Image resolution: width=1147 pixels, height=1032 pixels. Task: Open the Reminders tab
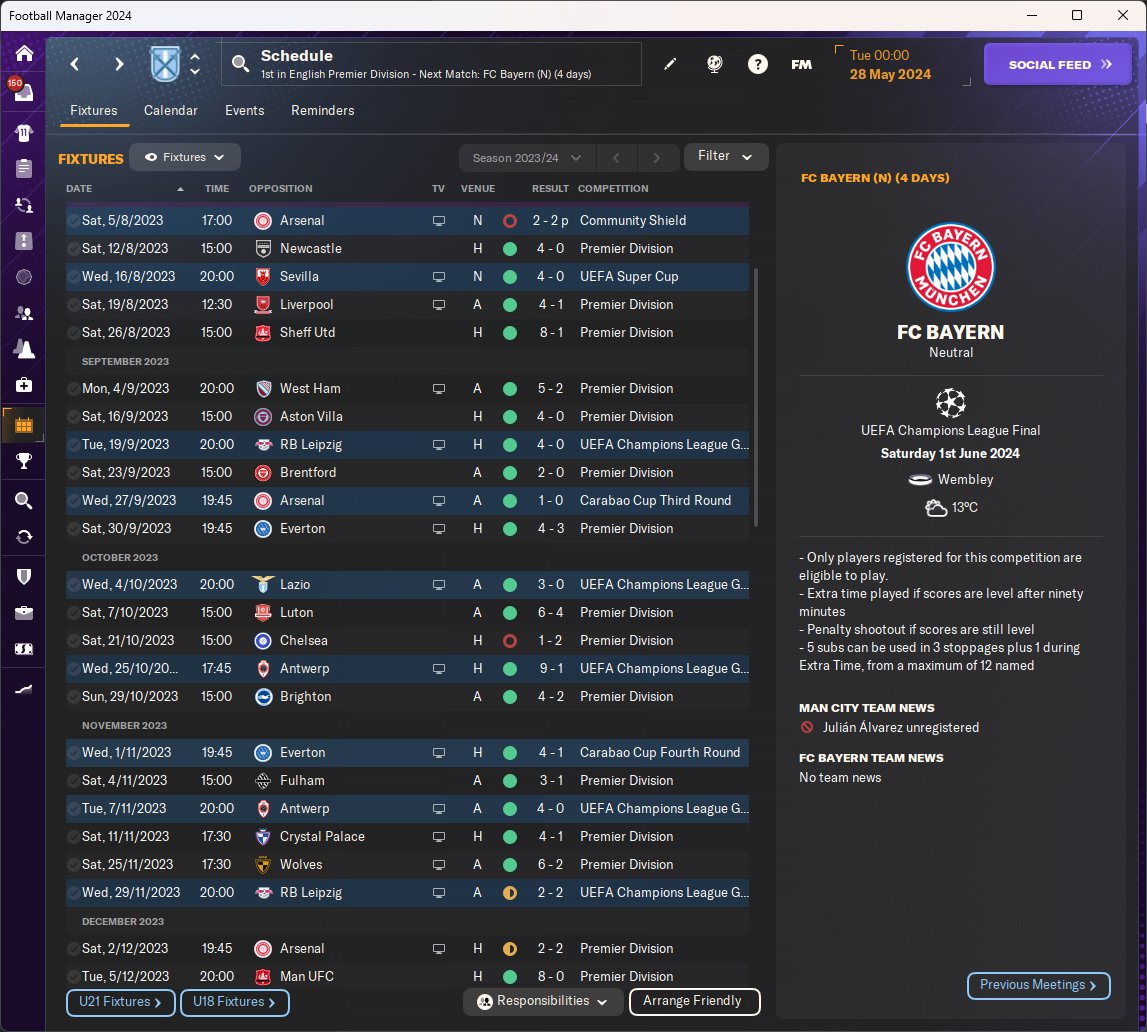tap(322, 111)
